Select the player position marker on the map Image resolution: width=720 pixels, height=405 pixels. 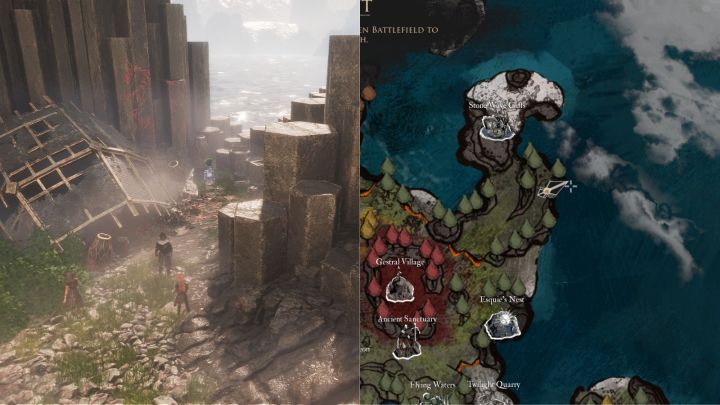(553, 187)
